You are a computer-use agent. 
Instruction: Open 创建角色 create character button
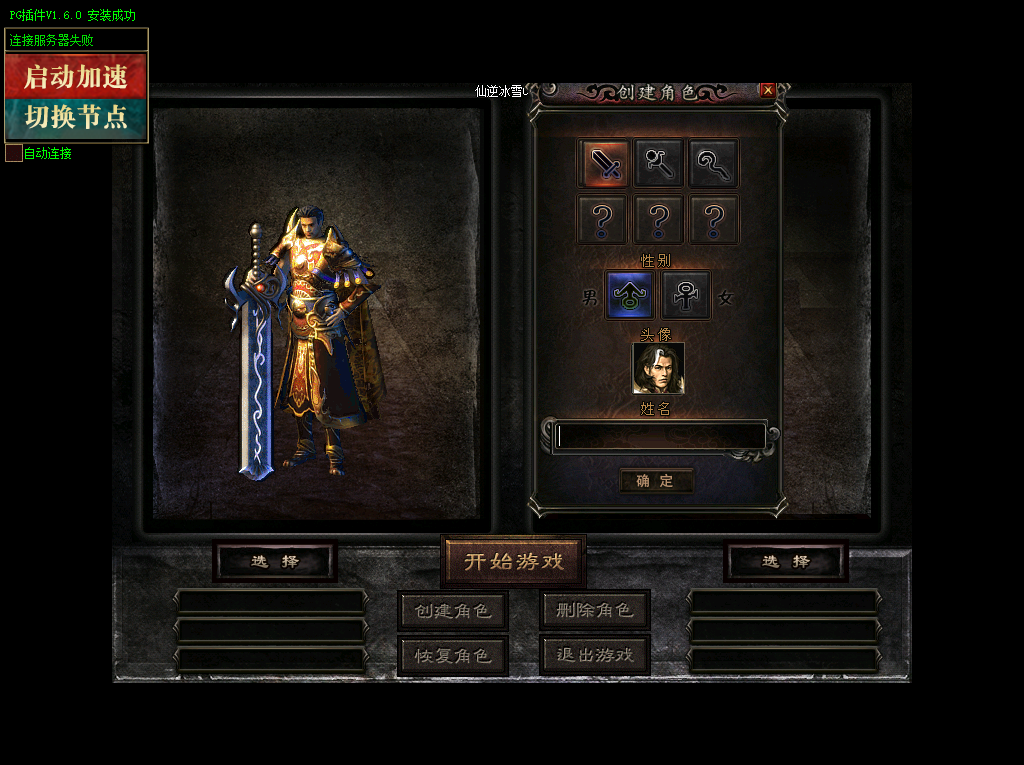tap(453, 610)
